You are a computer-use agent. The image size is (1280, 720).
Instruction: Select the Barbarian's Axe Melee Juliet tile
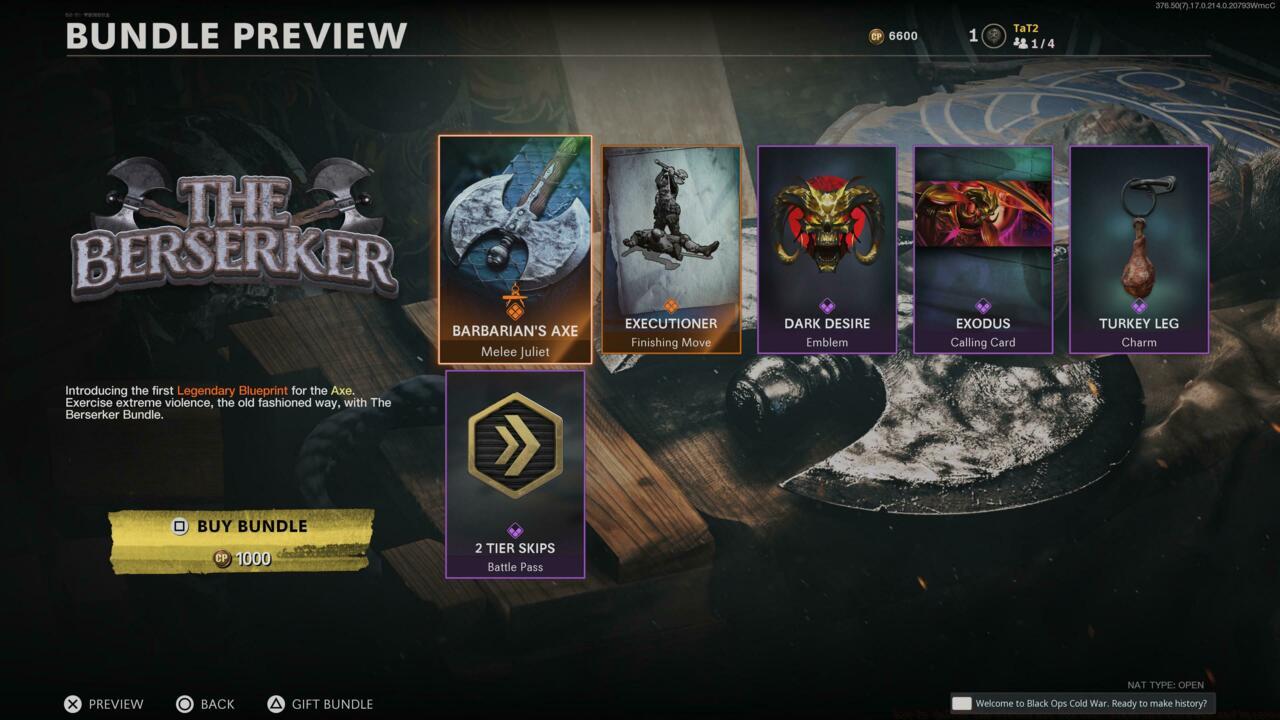click(515, 250)
